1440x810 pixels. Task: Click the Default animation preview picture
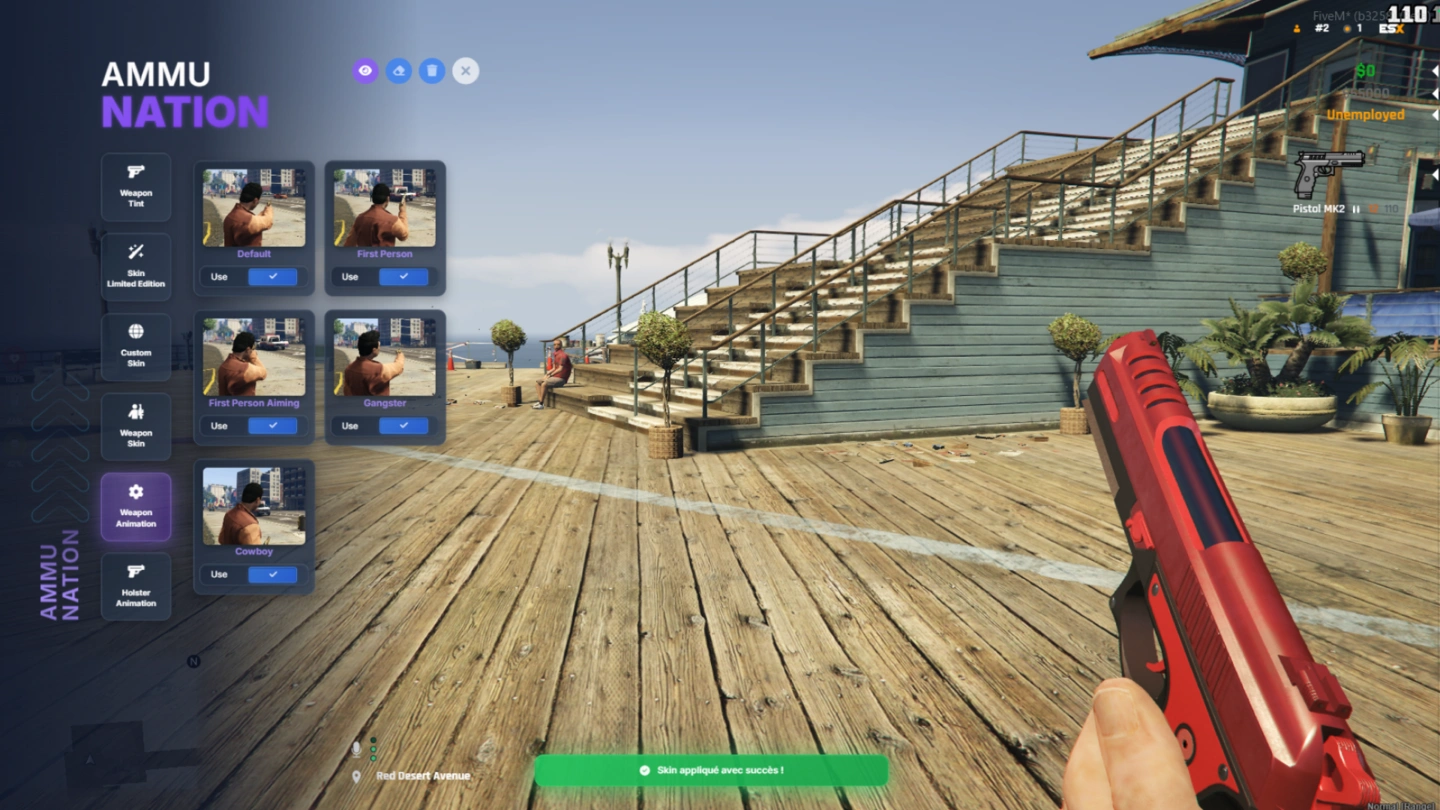[254, 208]
